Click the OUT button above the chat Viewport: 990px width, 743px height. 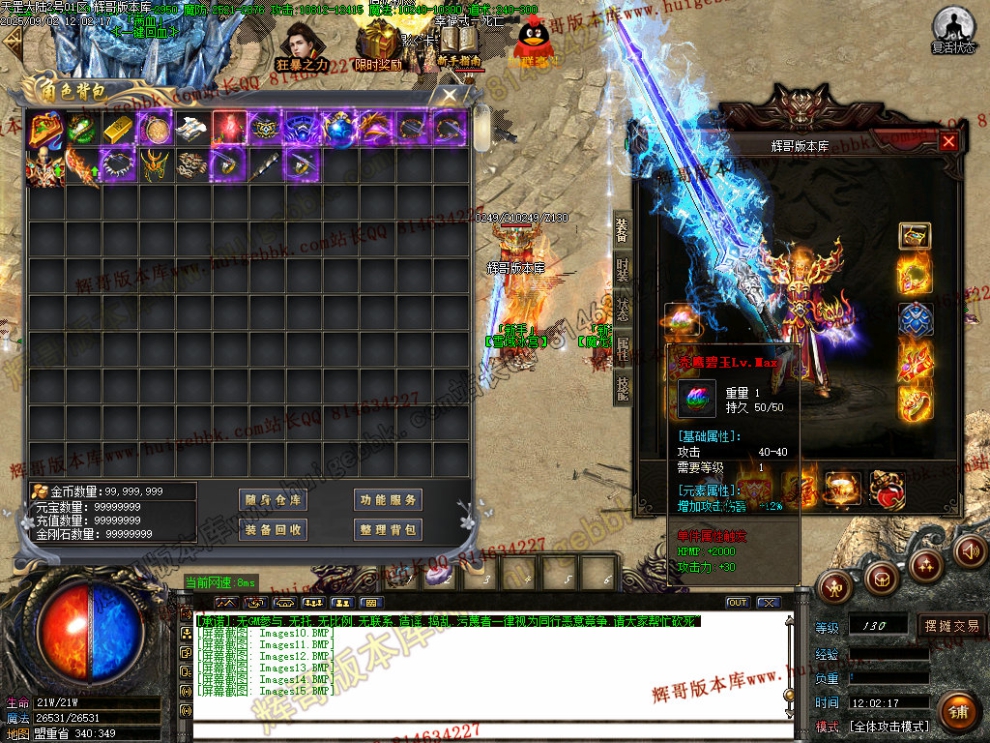[x=737, y=603]
